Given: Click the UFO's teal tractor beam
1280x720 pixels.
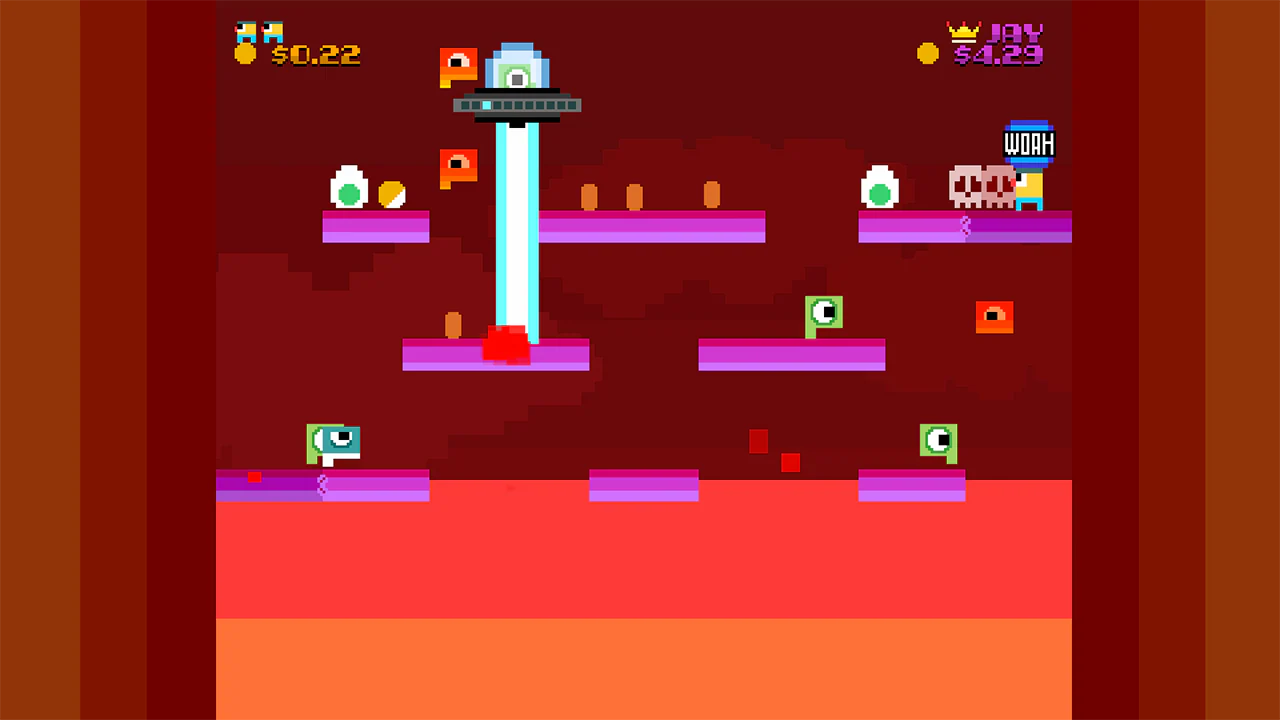Looking at the screenshot, I should click(x=517, y=230).
